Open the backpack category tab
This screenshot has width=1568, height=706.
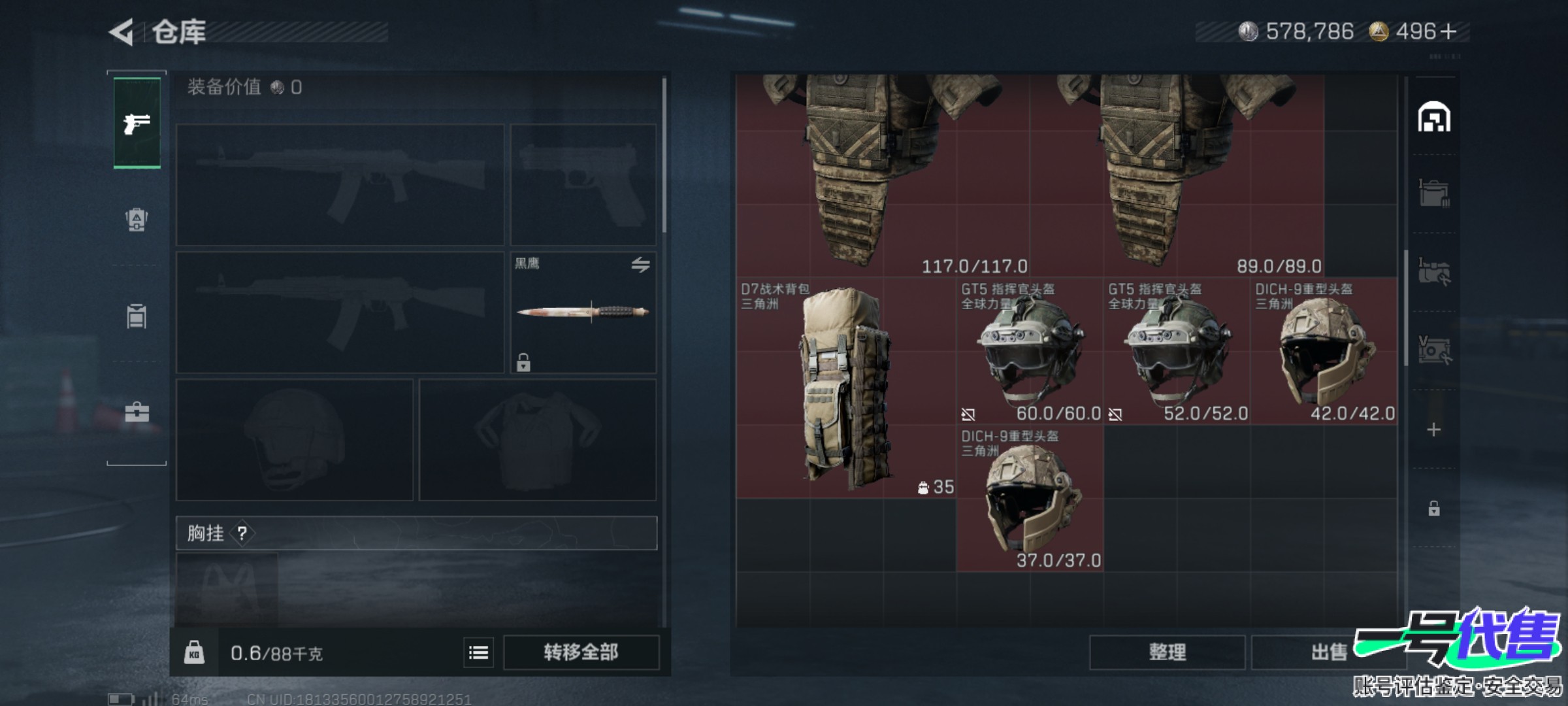137,316
